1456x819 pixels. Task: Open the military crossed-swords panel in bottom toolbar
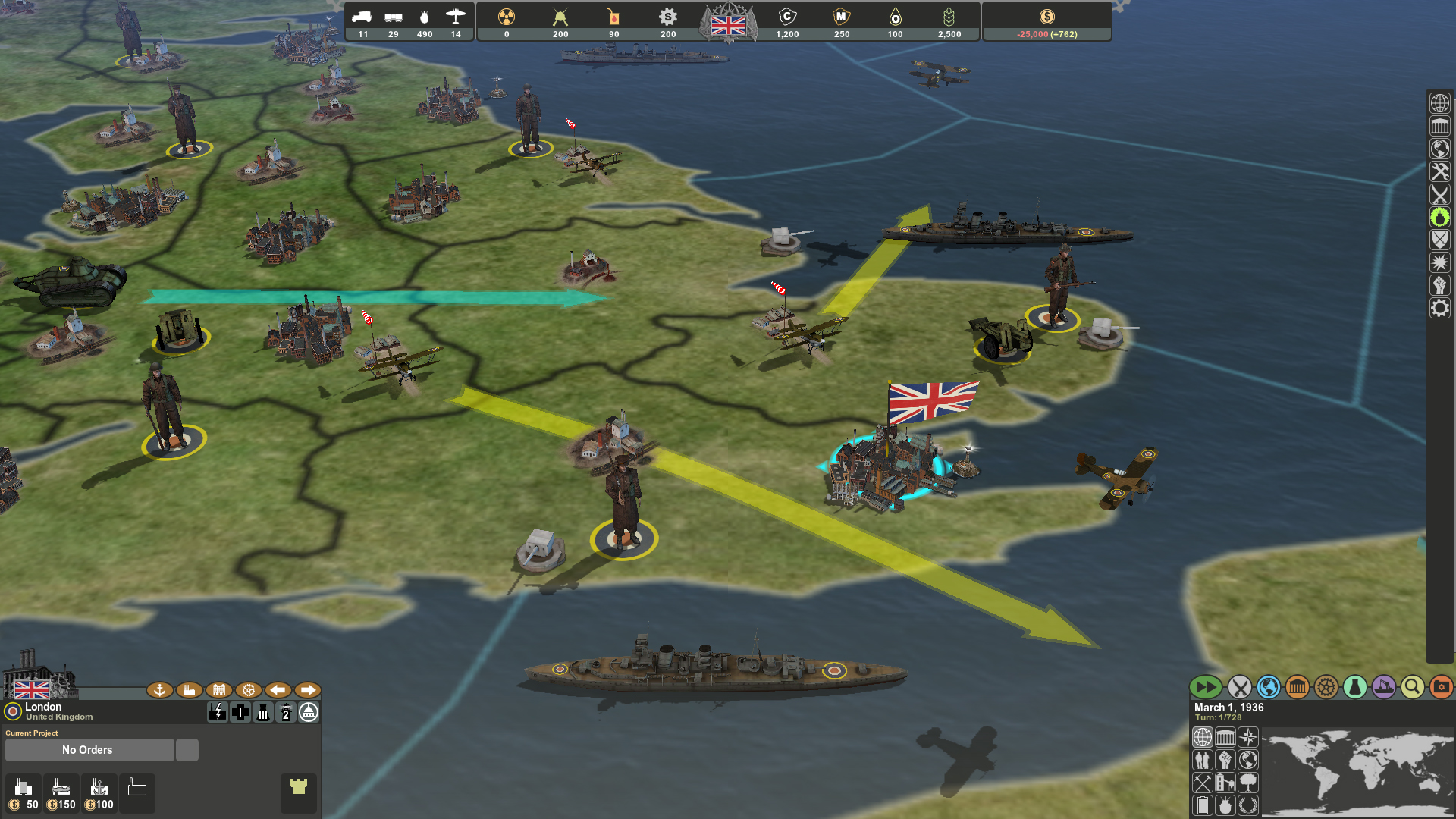coord(1241,688)
